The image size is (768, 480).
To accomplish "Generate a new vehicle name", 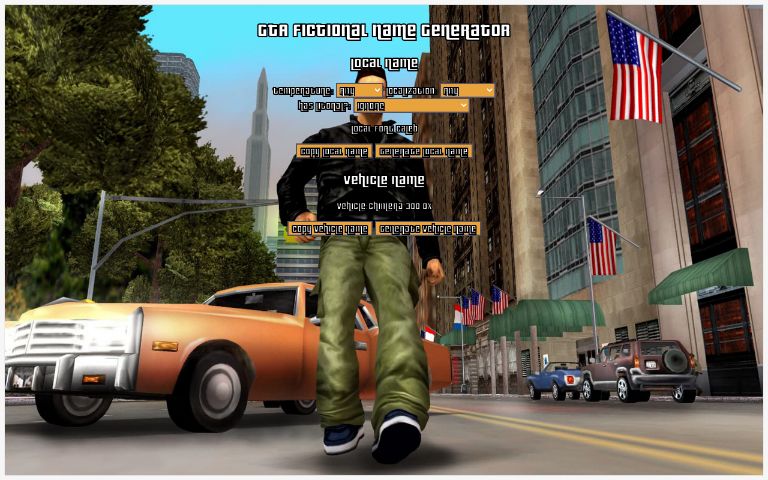I will pyautogui.click(x=428, y=229).
